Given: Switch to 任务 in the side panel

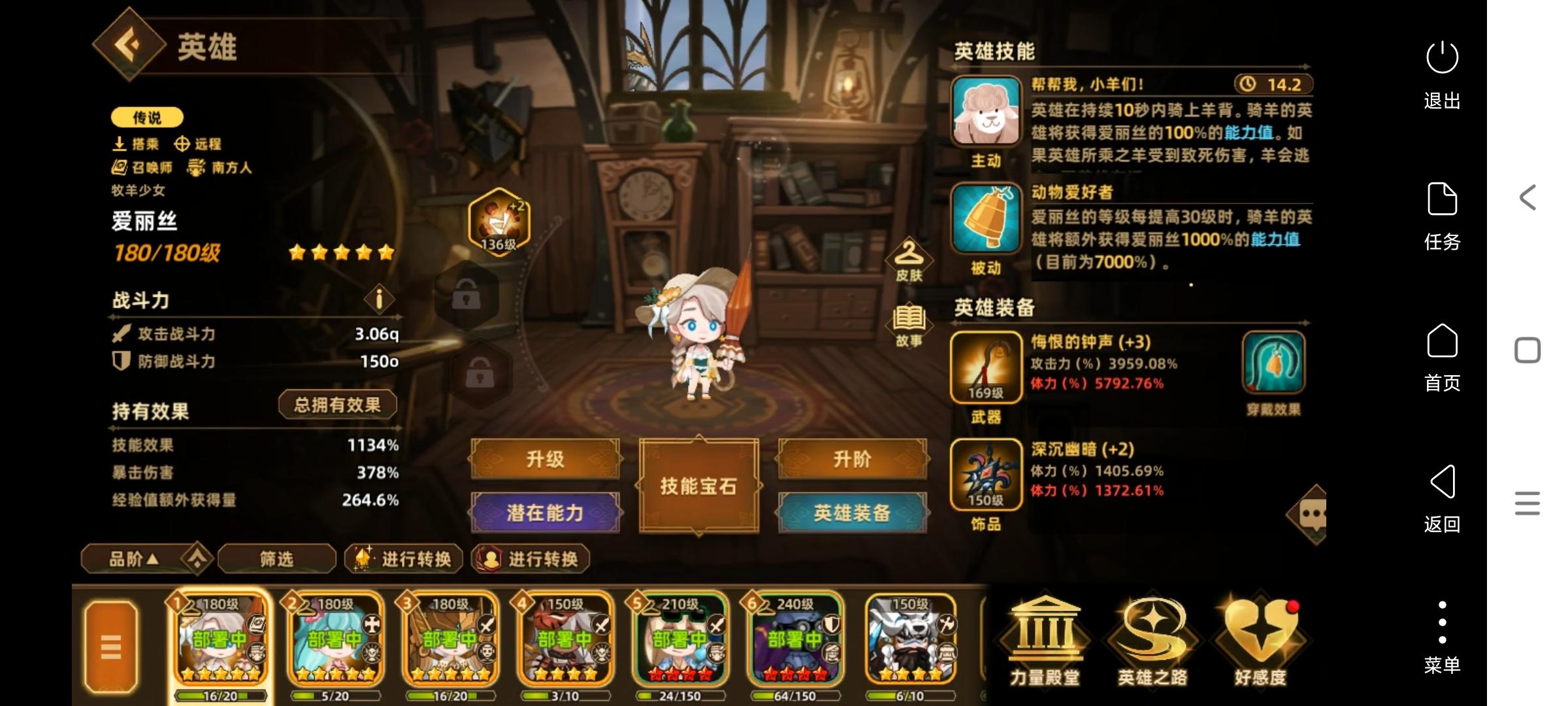Looking at the screenshot, I should pos(1441,216).
